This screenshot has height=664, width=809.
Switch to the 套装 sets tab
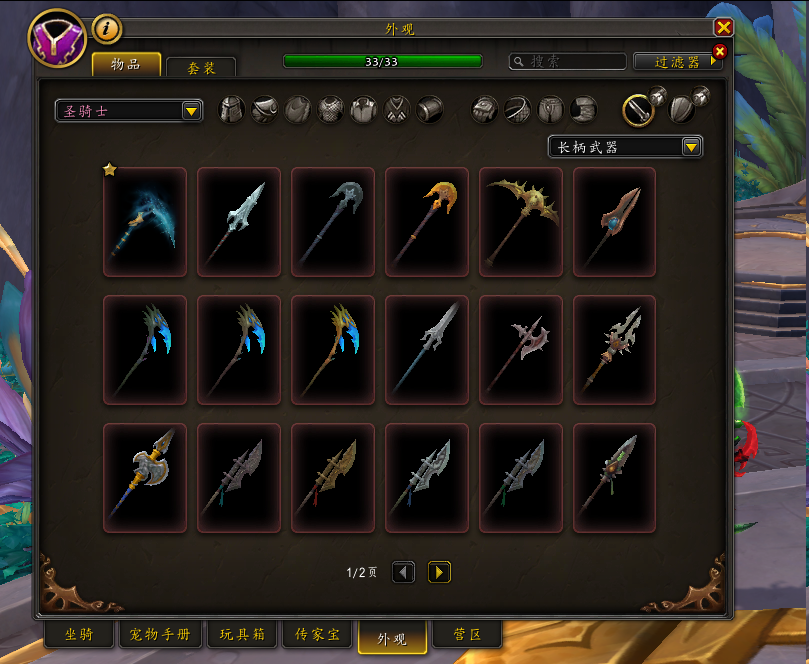[x=200, y=68]
